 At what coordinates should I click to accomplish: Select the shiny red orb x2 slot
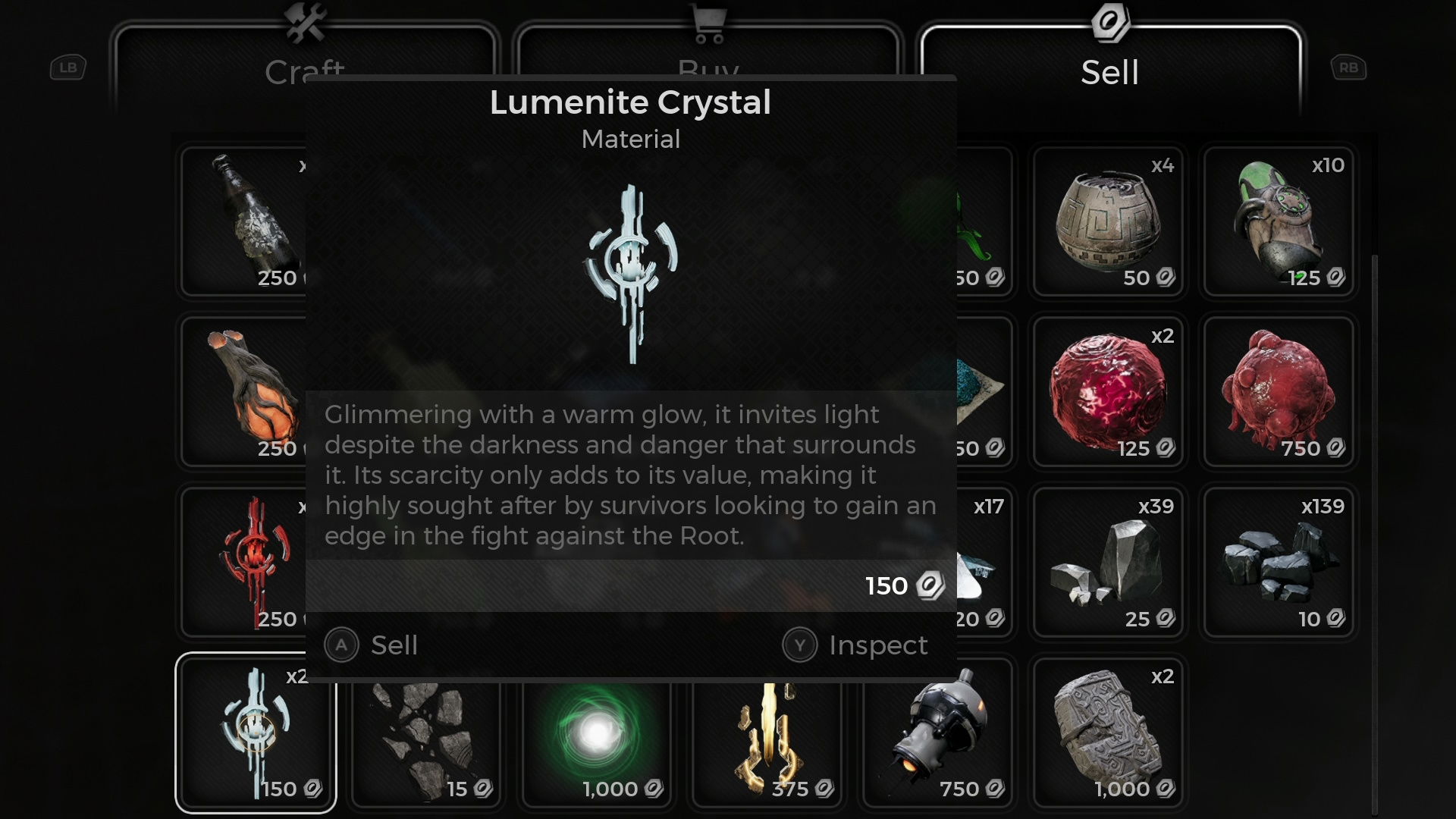[1108, 391]
